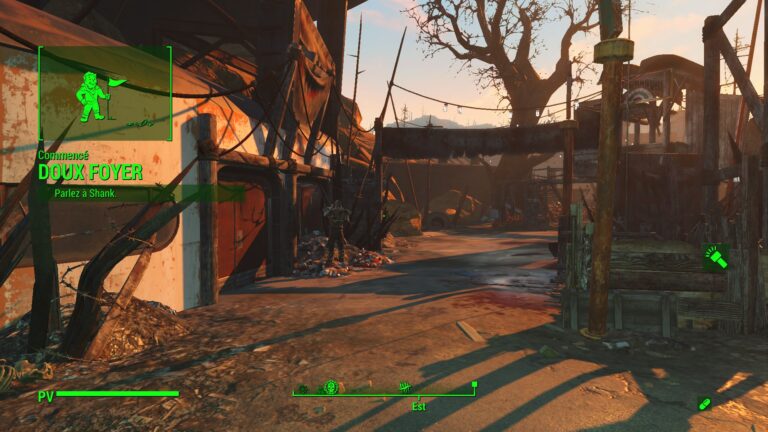Select the square quest marker on compass
Screen dimensions: 768x432
[474, 384]
